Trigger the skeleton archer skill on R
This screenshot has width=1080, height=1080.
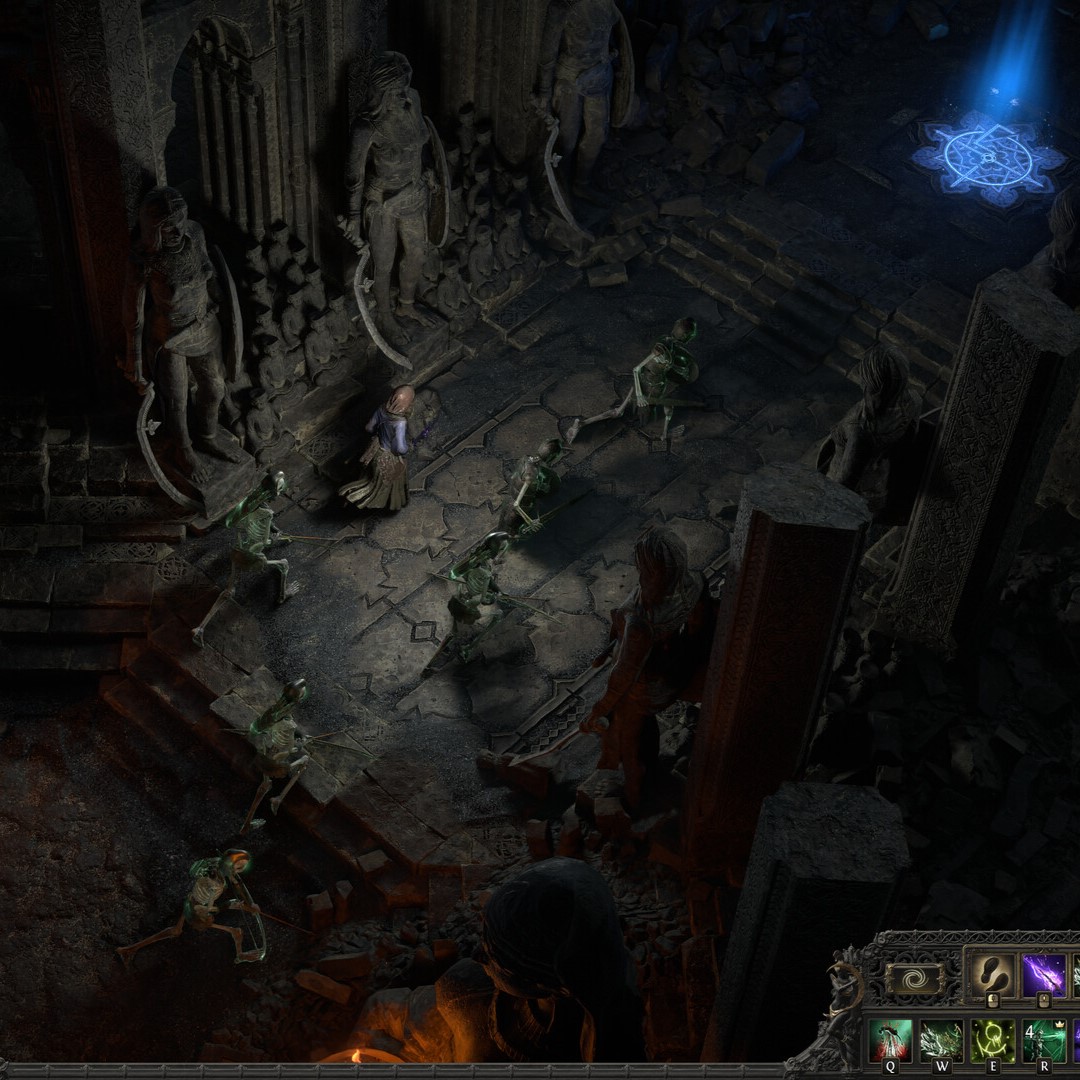pyautogui.click(x=1043, y=1040)
